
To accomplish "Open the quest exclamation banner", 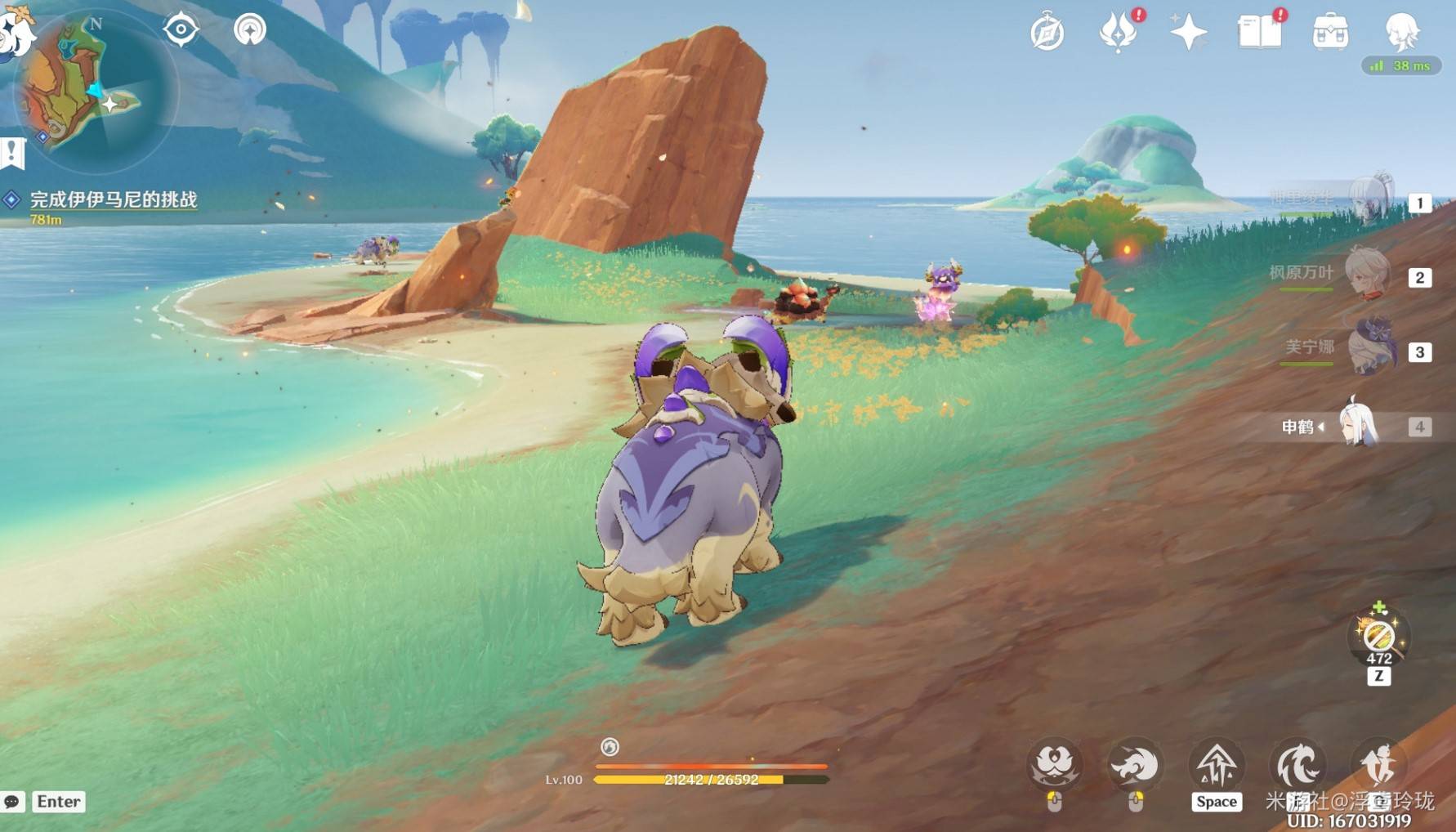I will tap(12, 153).
